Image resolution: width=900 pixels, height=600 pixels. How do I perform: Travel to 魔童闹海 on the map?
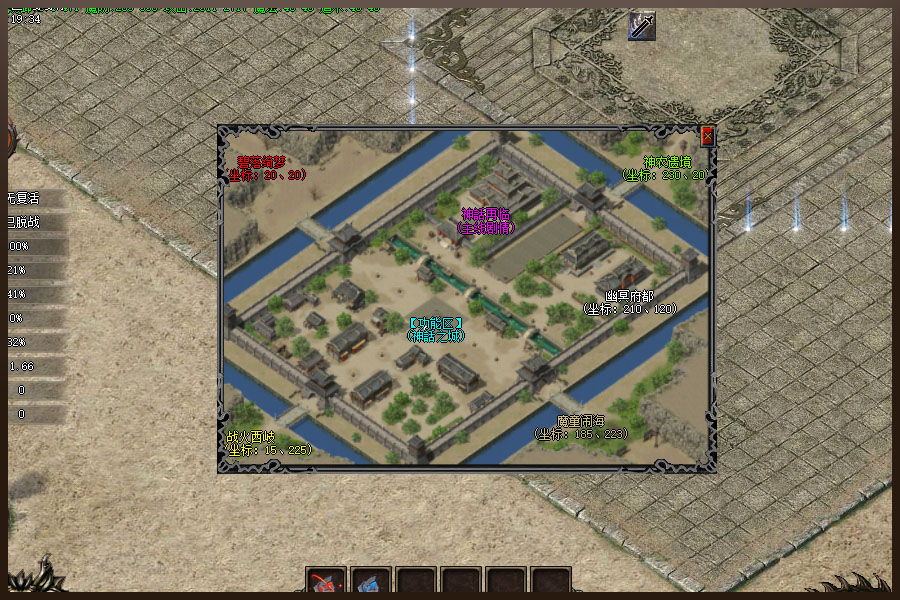[582, 427]
